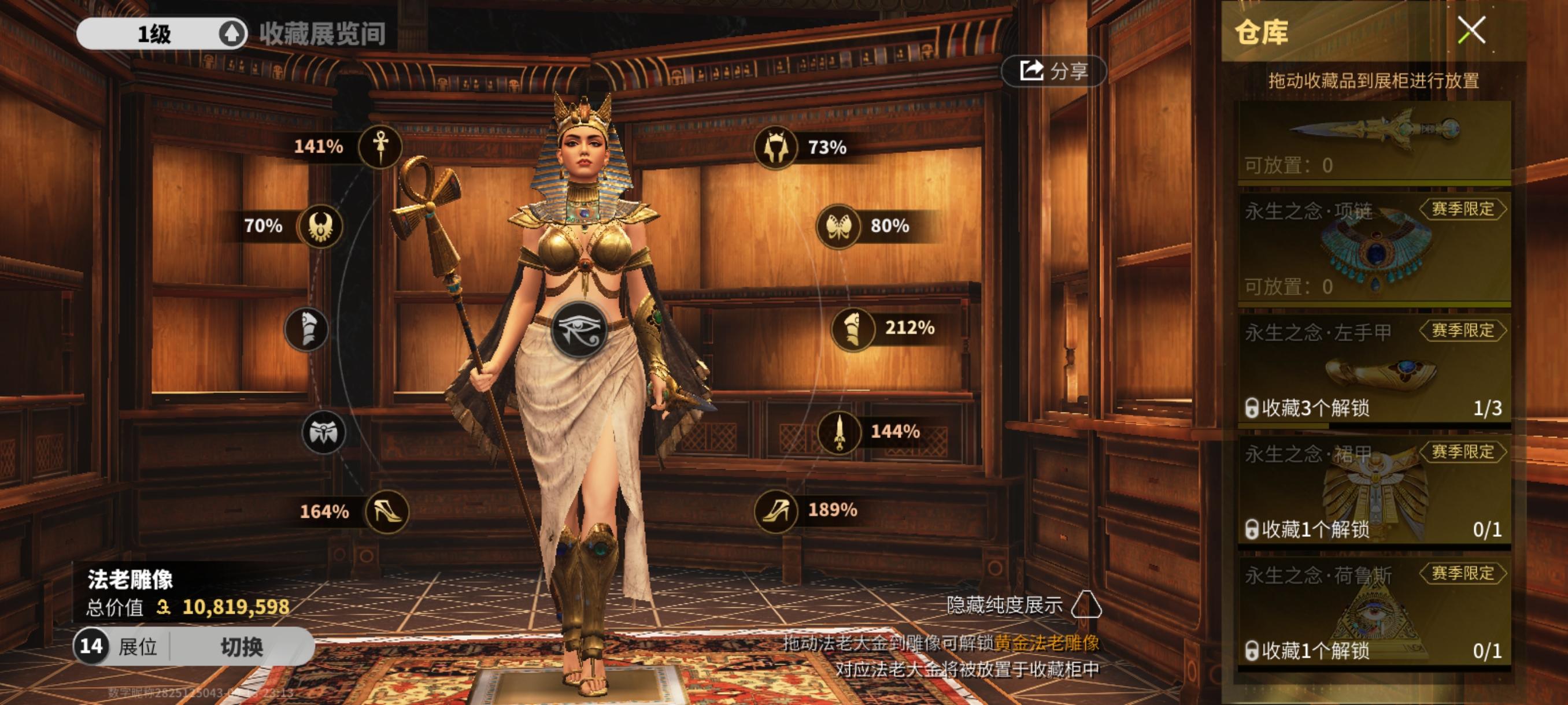Select the ankh scepter slot at 141%
Image resolution: width=1568 pixels, height=705 pixels.
380,147
